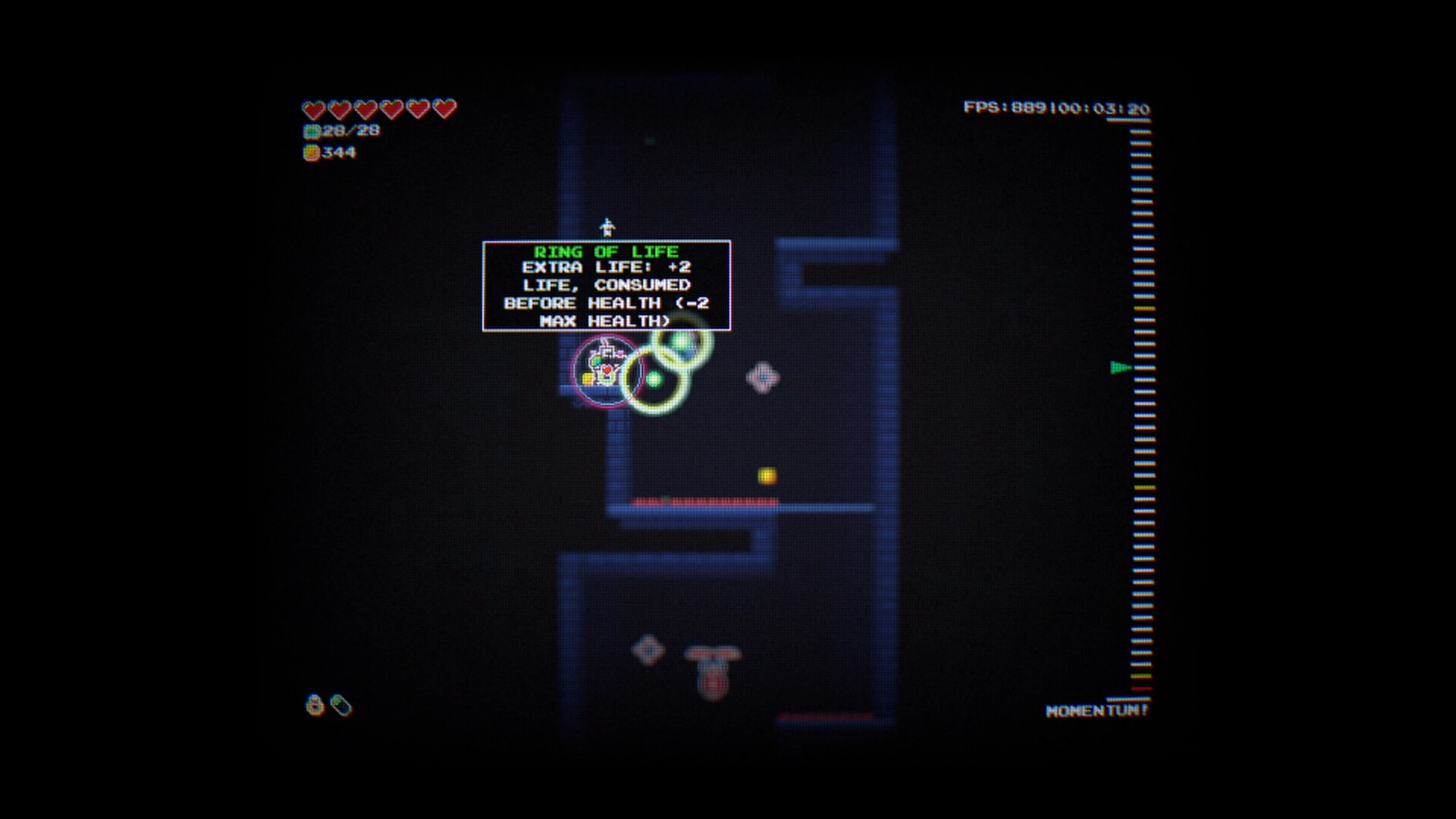Select the RING OF LIFE title text
This screenshot has width=1456, height=819.
pos(606,252)
